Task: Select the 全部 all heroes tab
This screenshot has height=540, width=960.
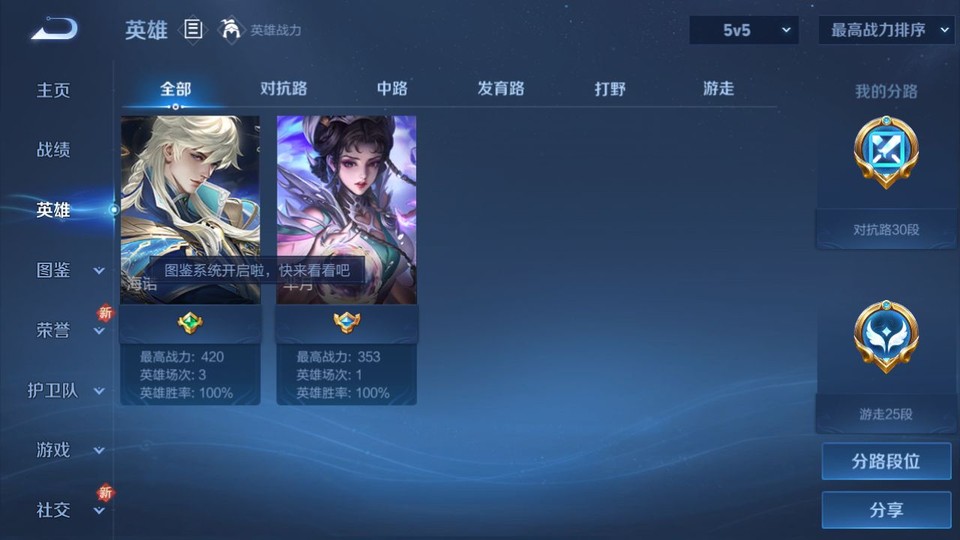Action: tap(176, 88)
